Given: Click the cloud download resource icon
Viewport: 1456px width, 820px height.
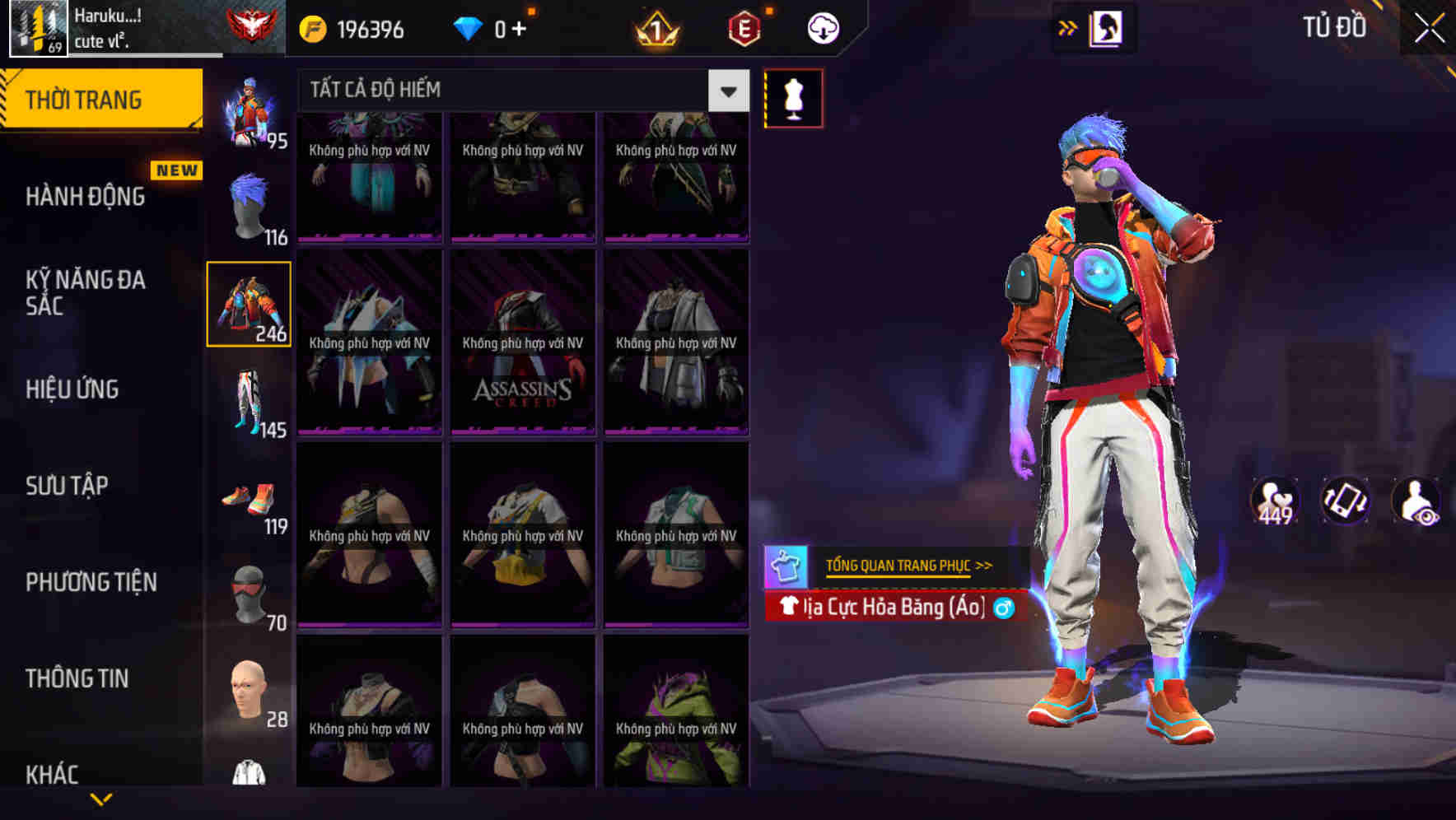Looking at the screenshot, I should pos(823,27).
